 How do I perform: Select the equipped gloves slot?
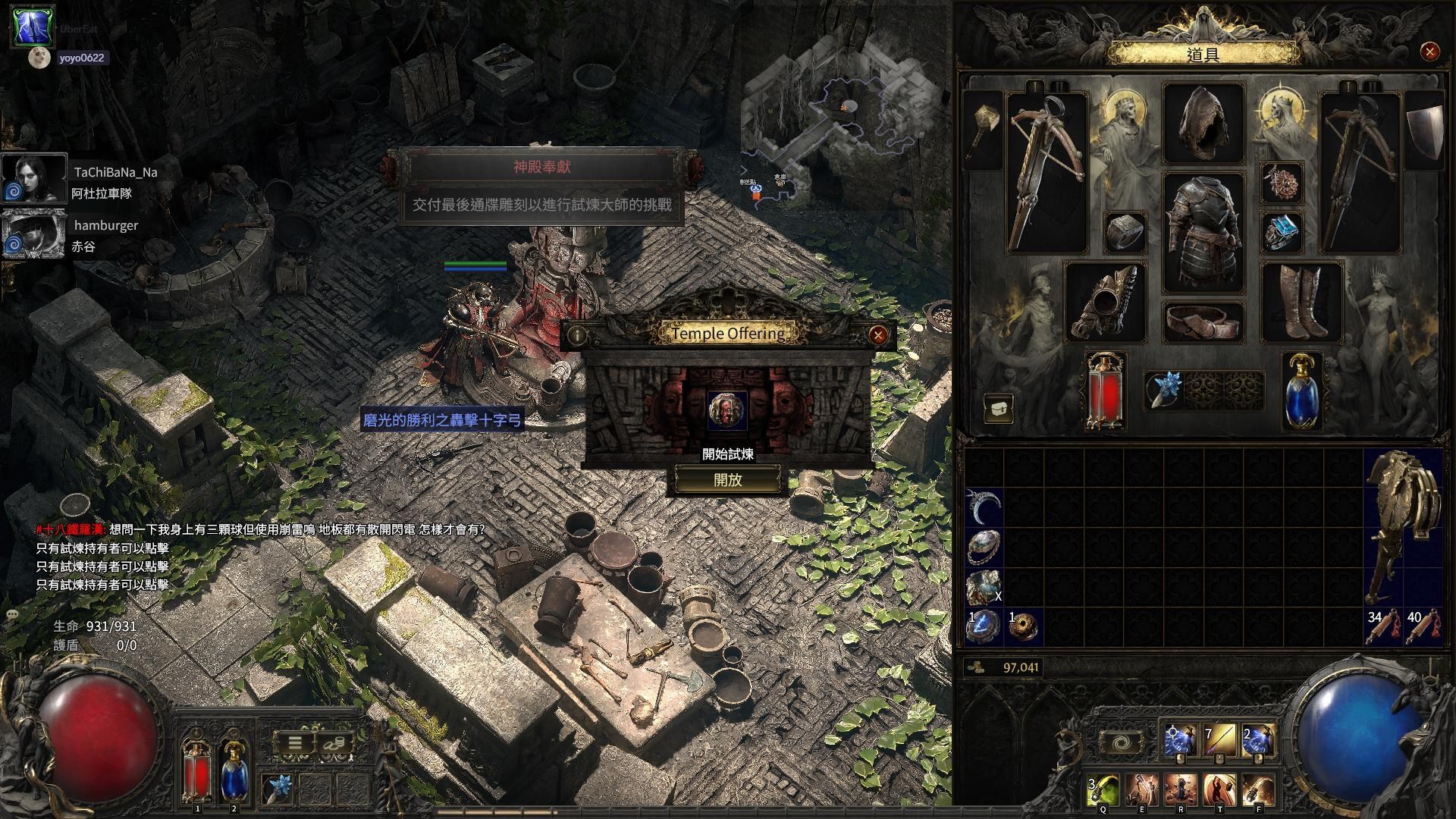point(1105,302)
